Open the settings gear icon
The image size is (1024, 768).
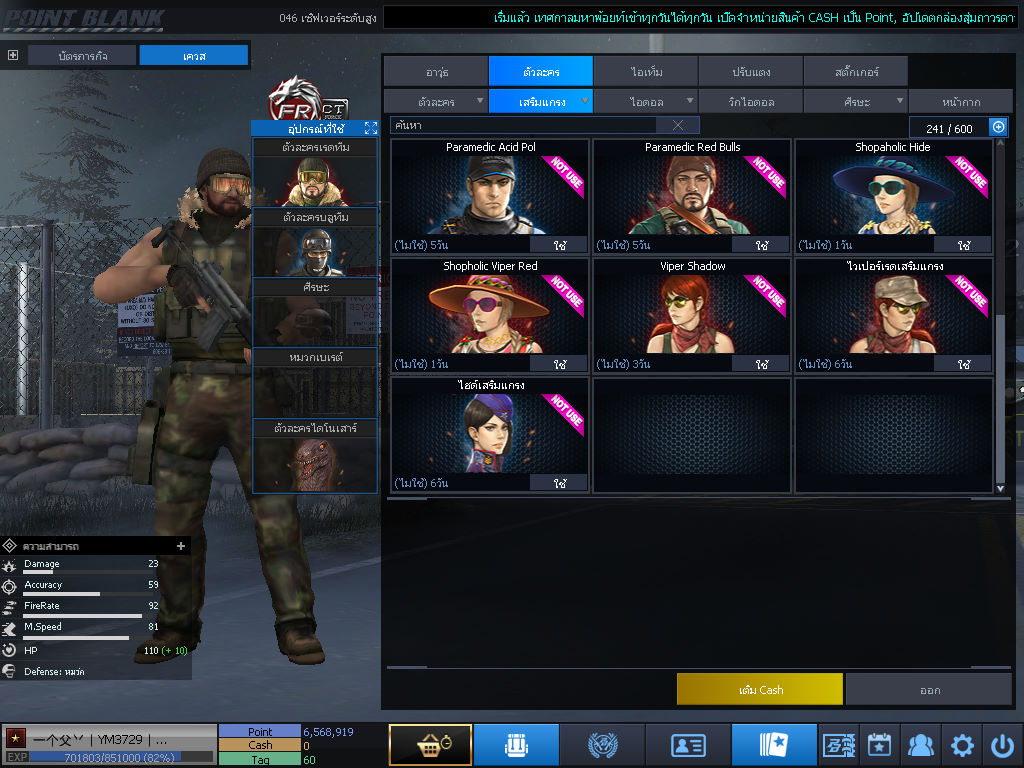click(x=962, y=745)
